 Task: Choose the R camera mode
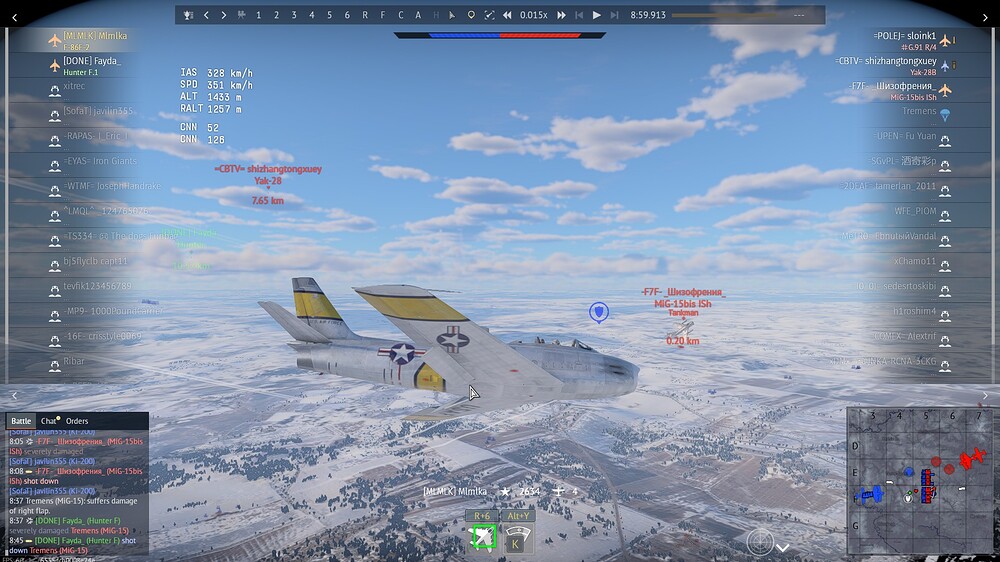(365, 15)
